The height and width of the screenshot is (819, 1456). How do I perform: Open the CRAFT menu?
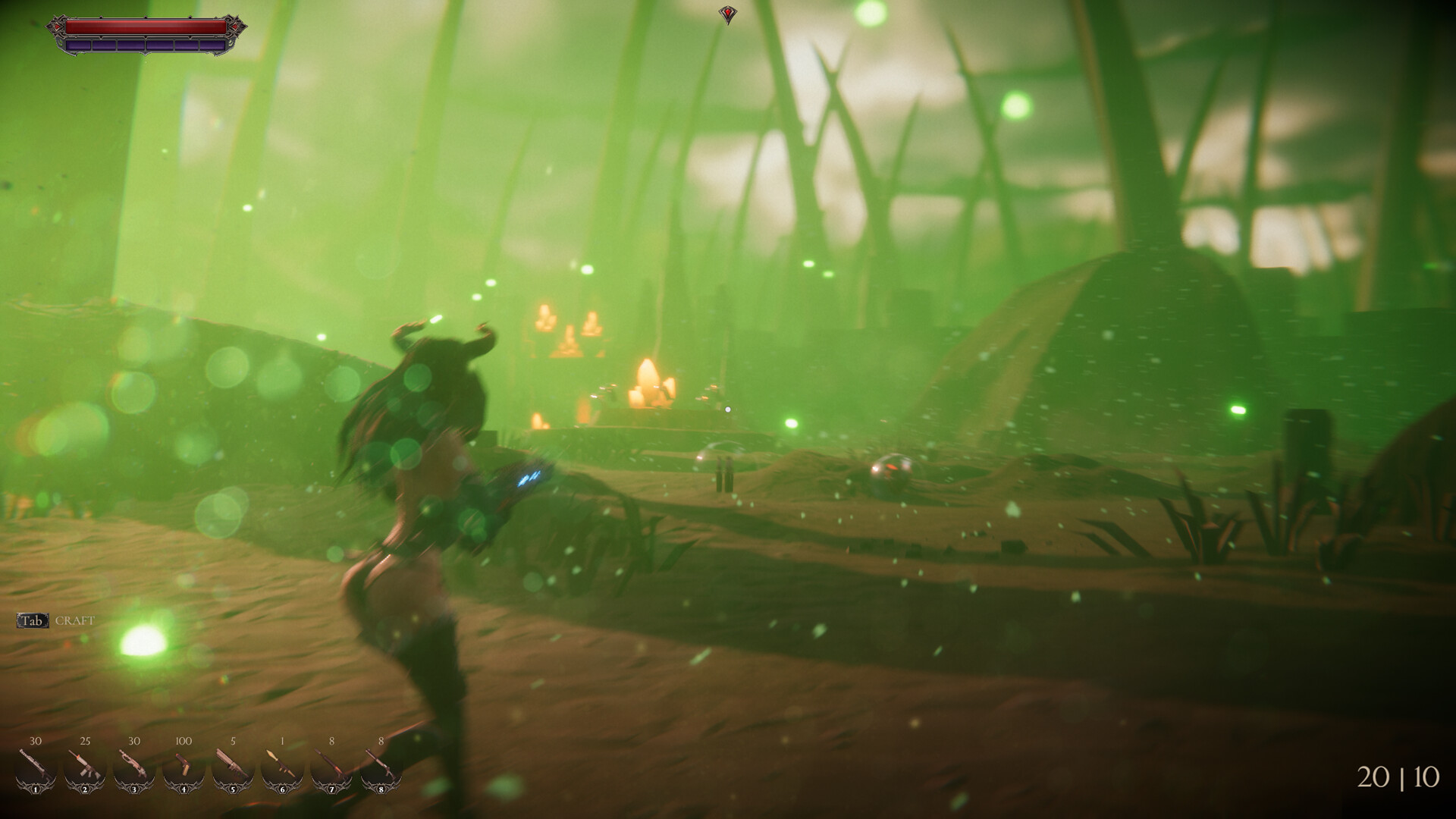point(74,620)
